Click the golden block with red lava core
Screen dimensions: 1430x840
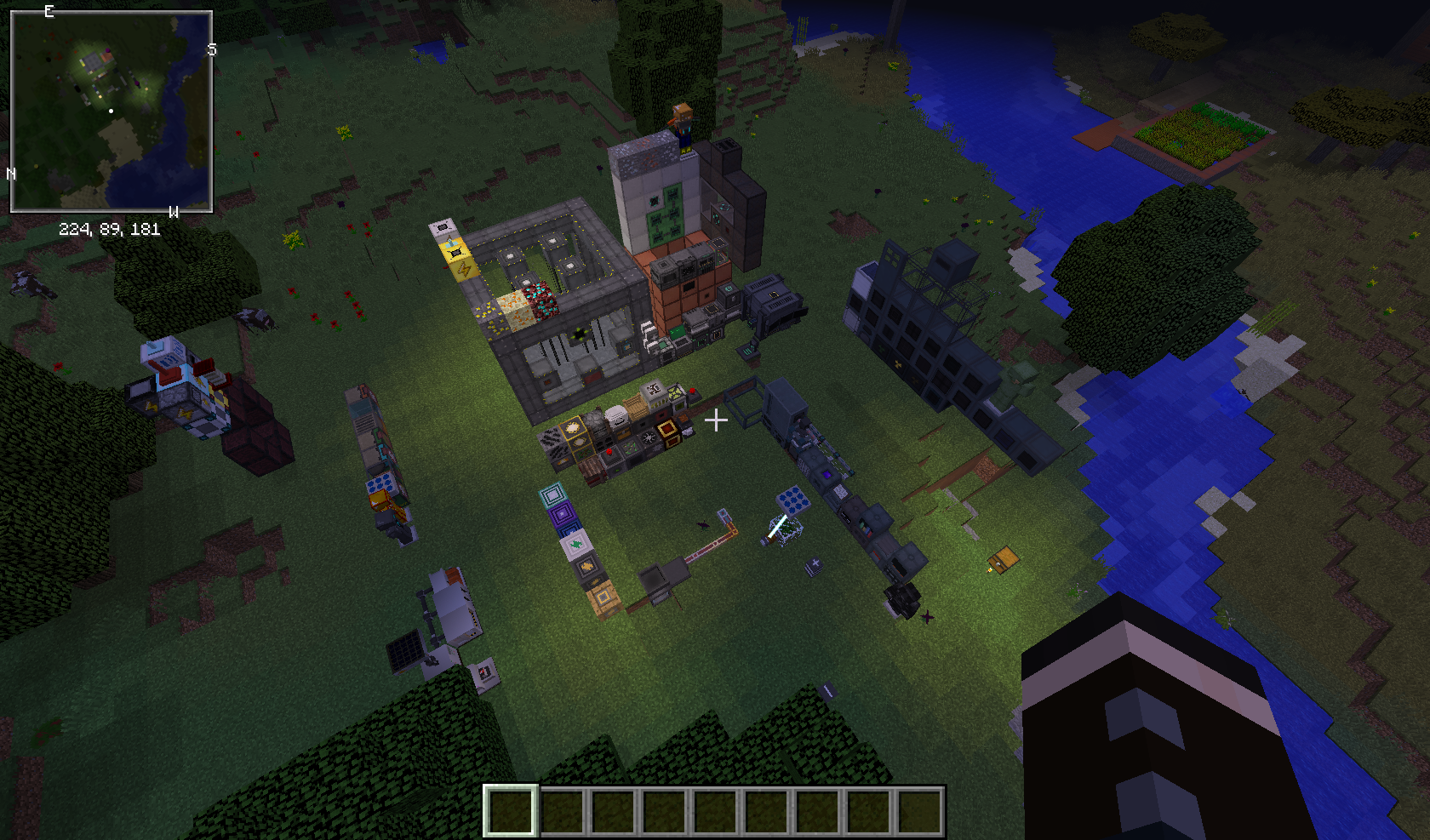(x=666, y=431)
